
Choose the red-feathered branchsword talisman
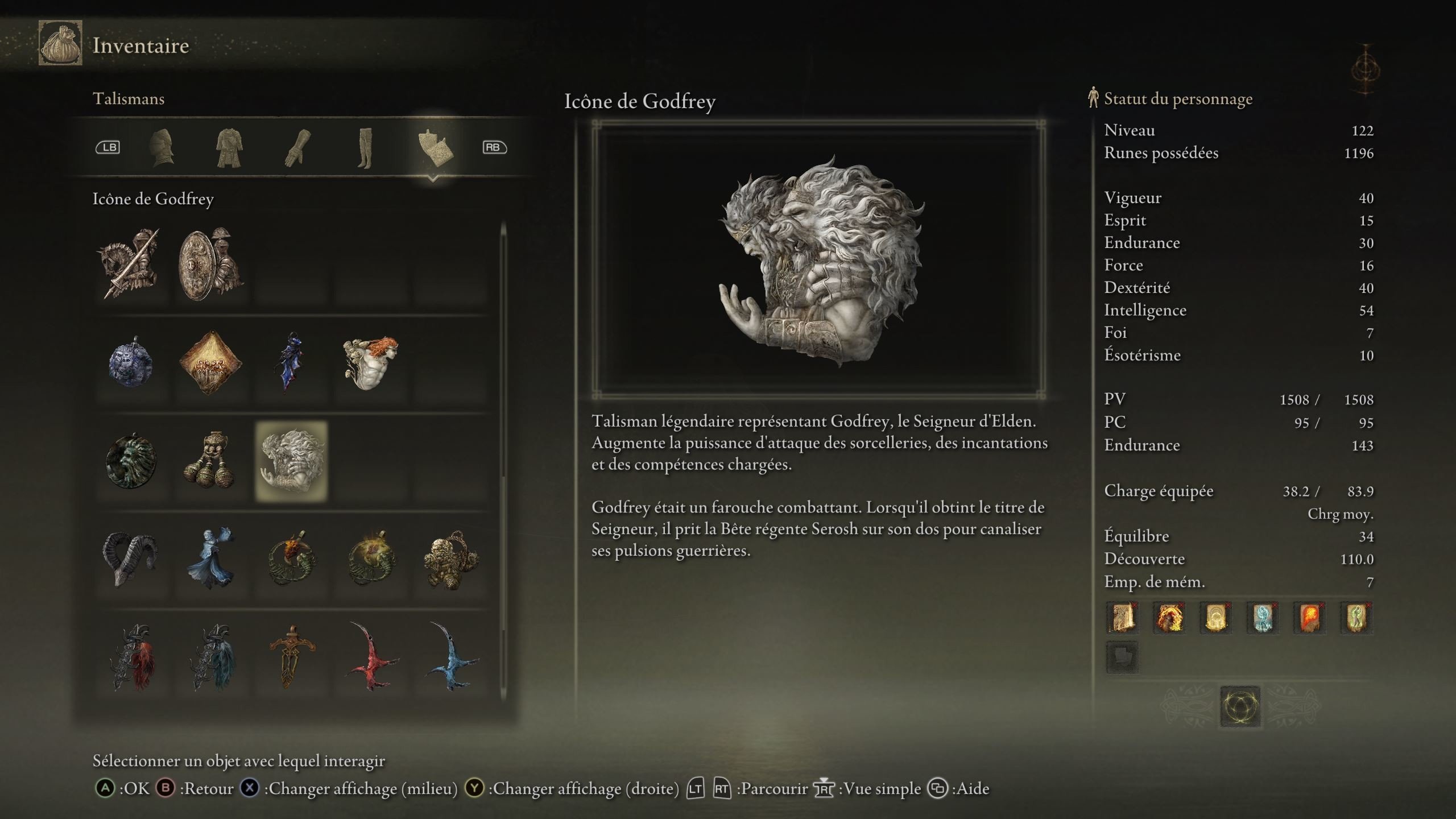pyautogui.click(x=131, y=657)
